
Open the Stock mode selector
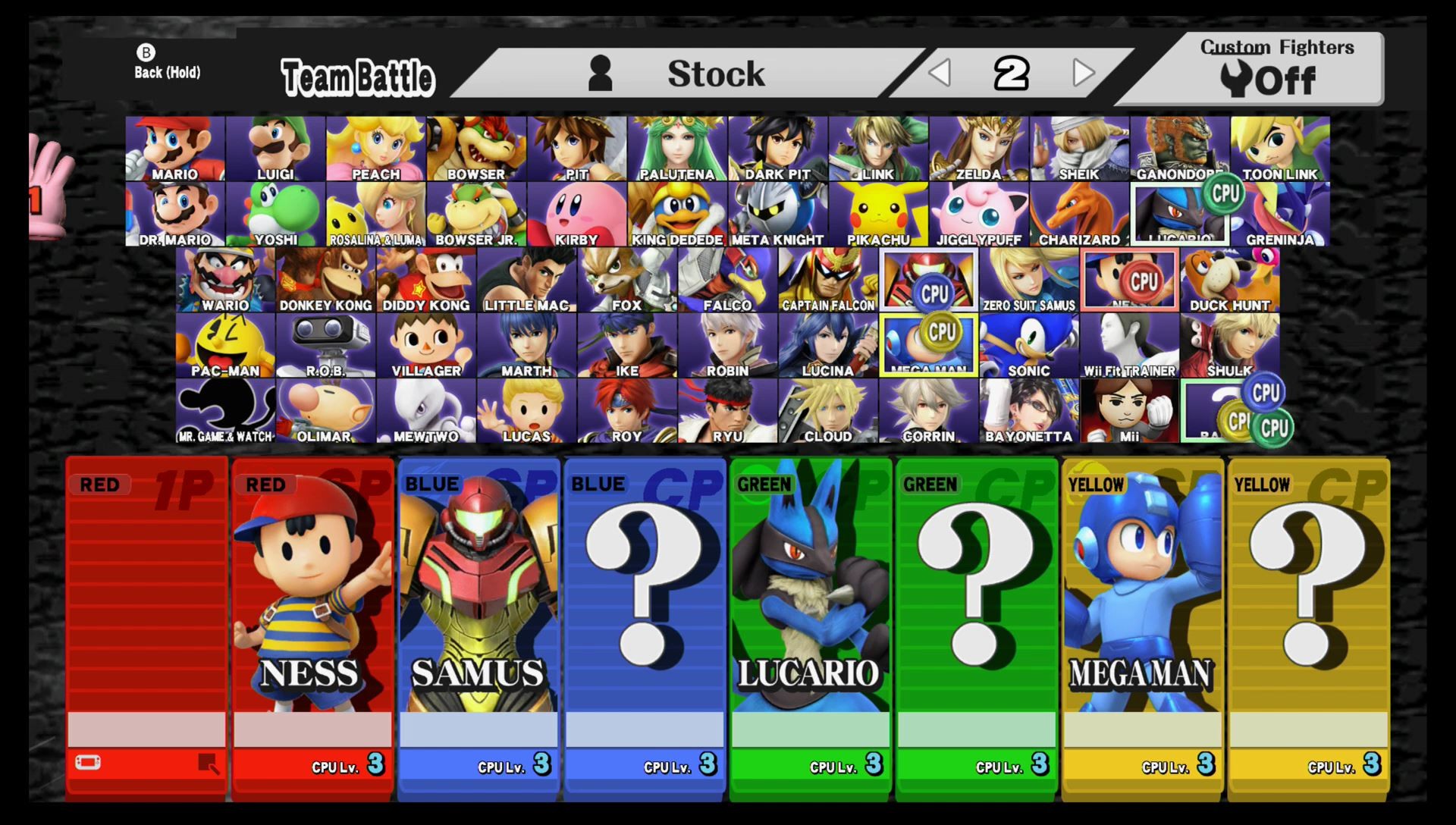(715, 72)
